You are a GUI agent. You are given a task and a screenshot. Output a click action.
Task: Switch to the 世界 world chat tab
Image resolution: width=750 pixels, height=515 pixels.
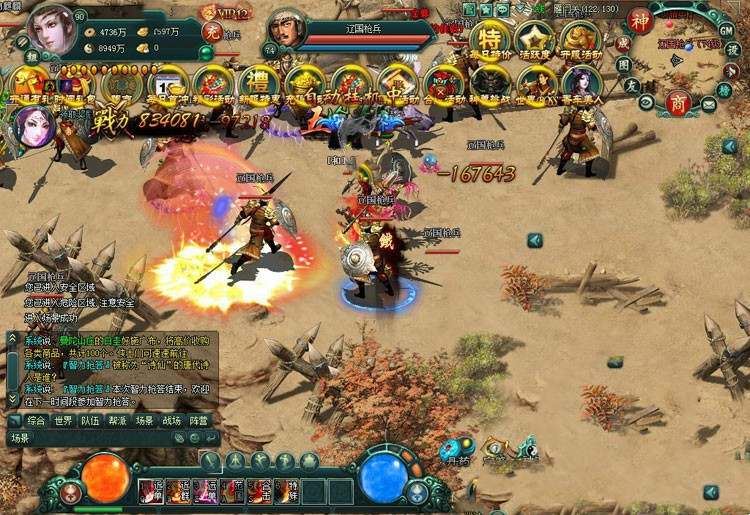coord(63,421)
